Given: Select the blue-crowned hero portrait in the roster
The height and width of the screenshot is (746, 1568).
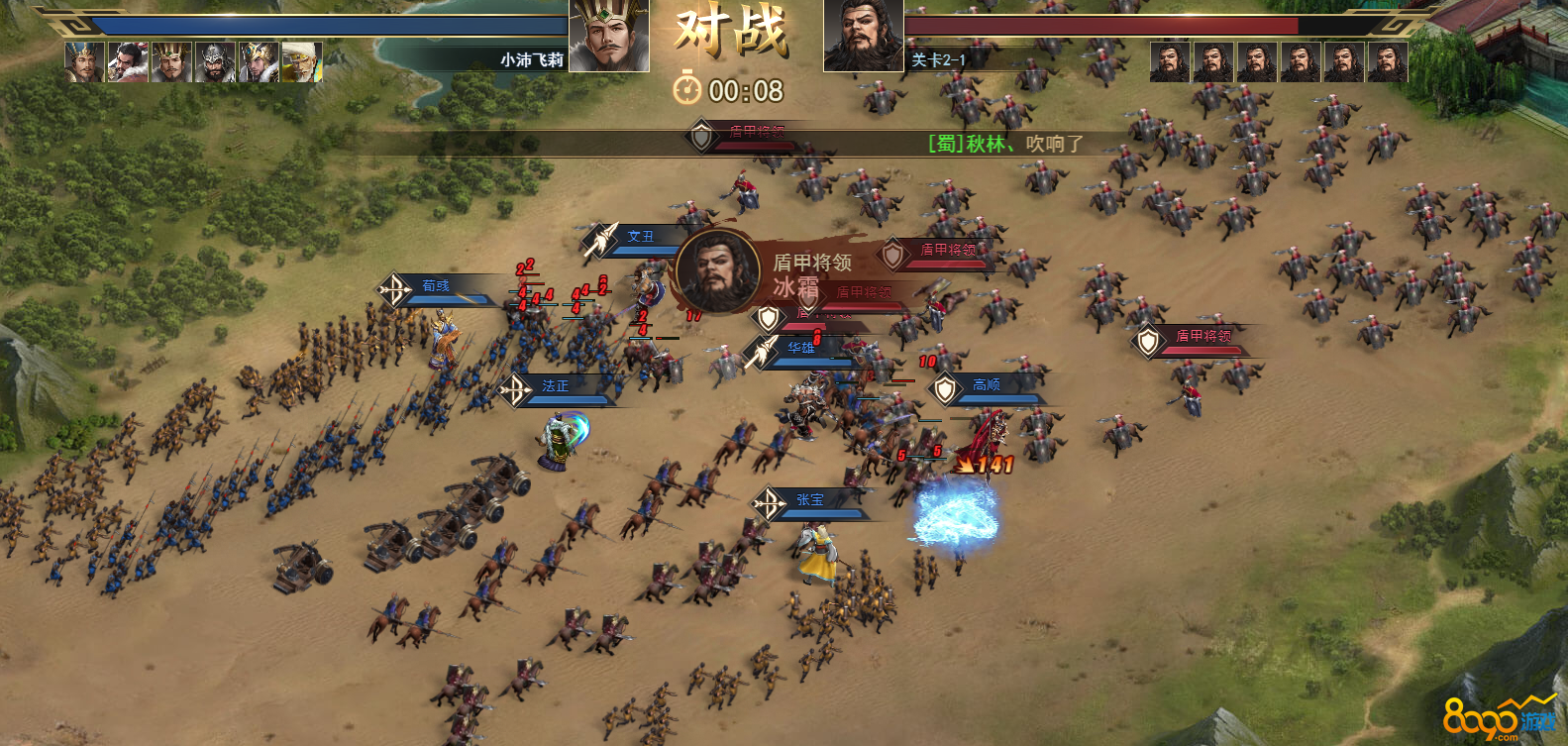Looking at the screenshot, I should coord(84,62).
